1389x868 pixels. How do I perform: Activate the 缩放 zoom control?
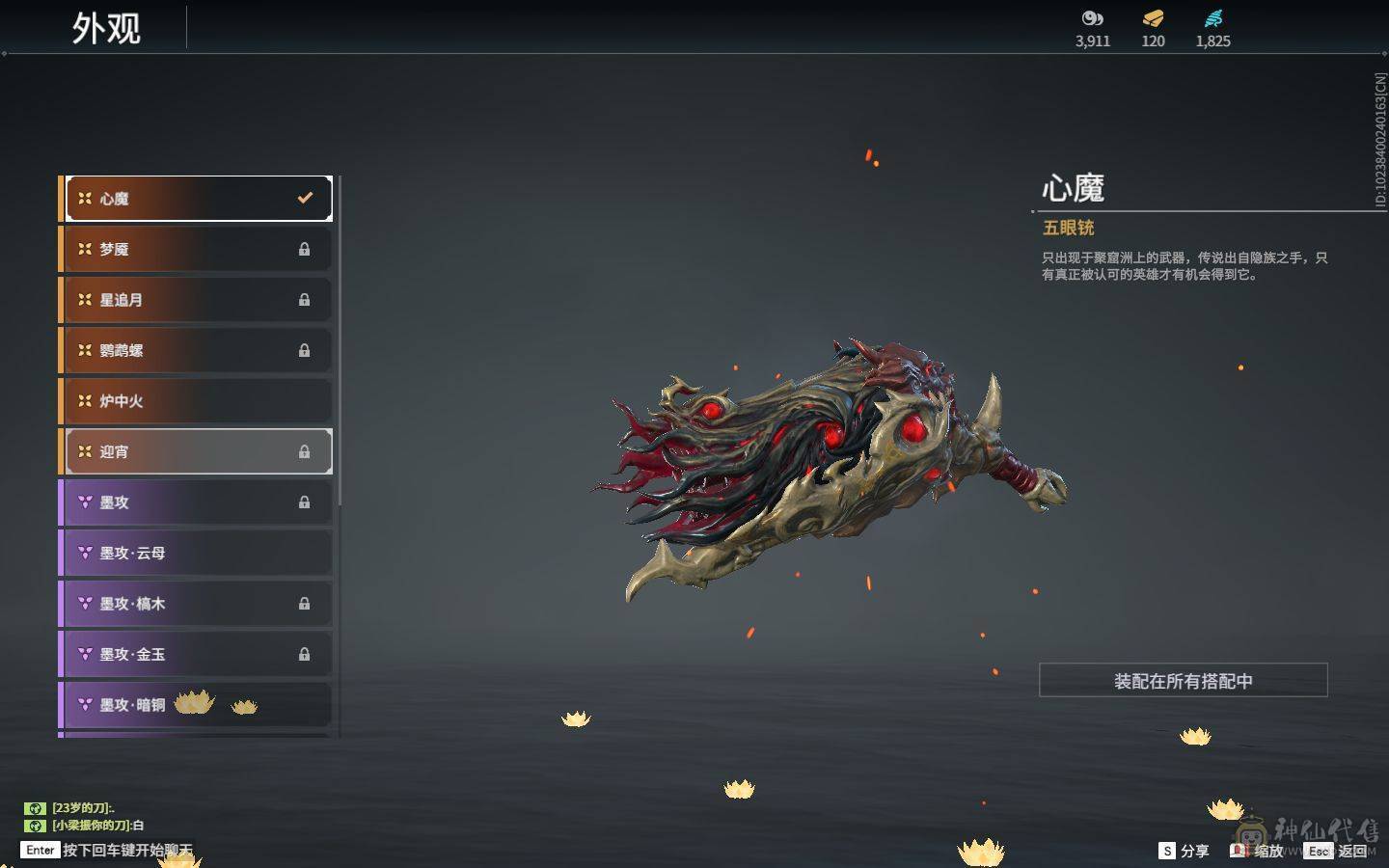click(x=1258, y=851)
